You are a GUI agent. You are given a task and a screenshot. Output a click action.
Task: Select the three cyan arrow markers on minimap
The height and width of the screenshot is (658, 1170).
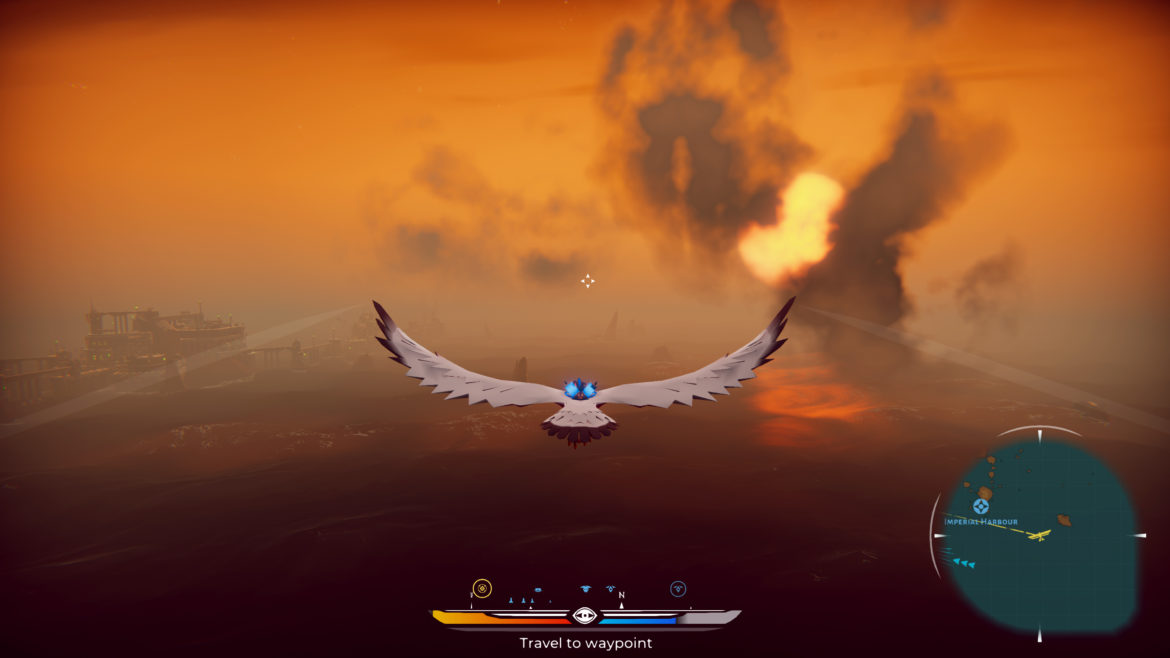point(964,563)
